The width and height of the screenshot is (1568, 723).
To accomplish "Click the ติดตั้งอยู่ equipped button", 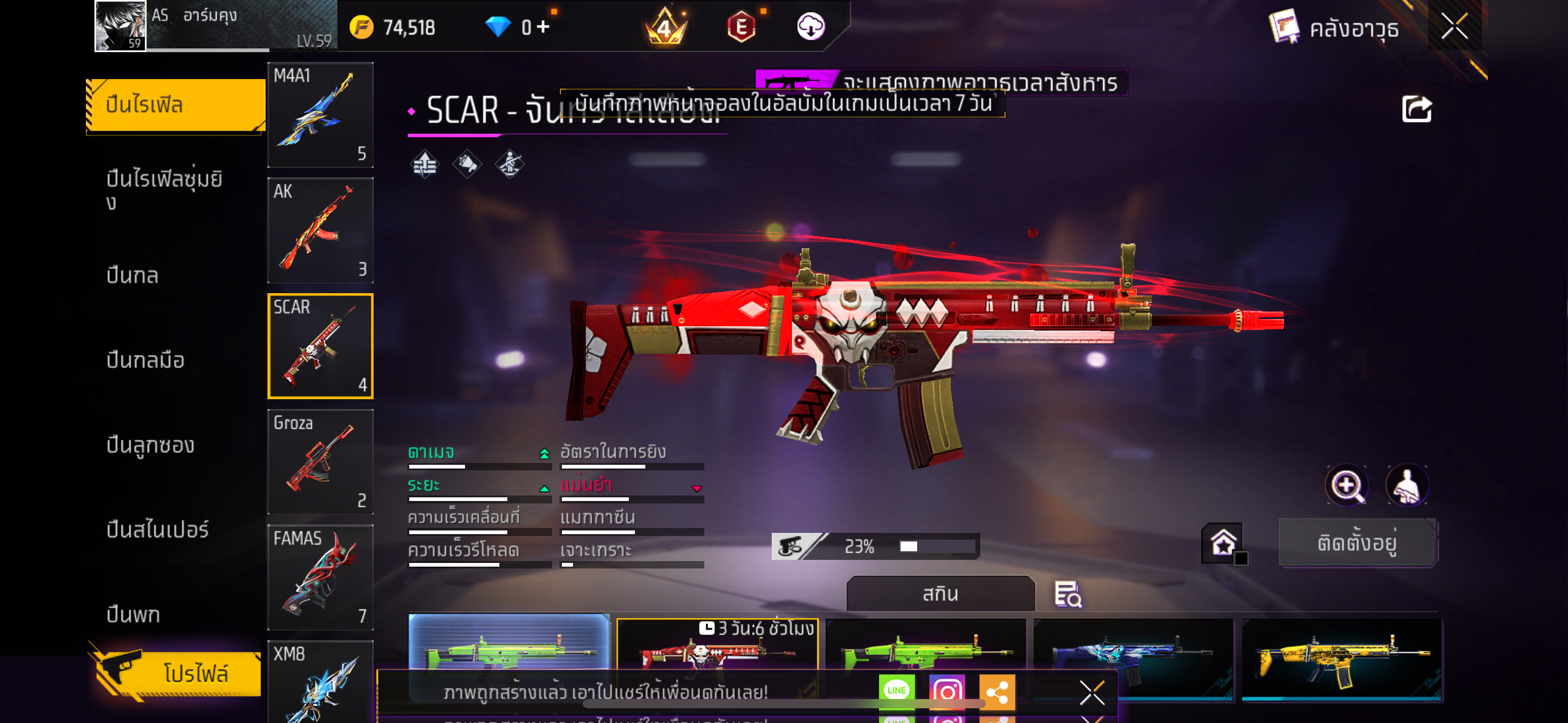I will click(x=1357, y=543).
